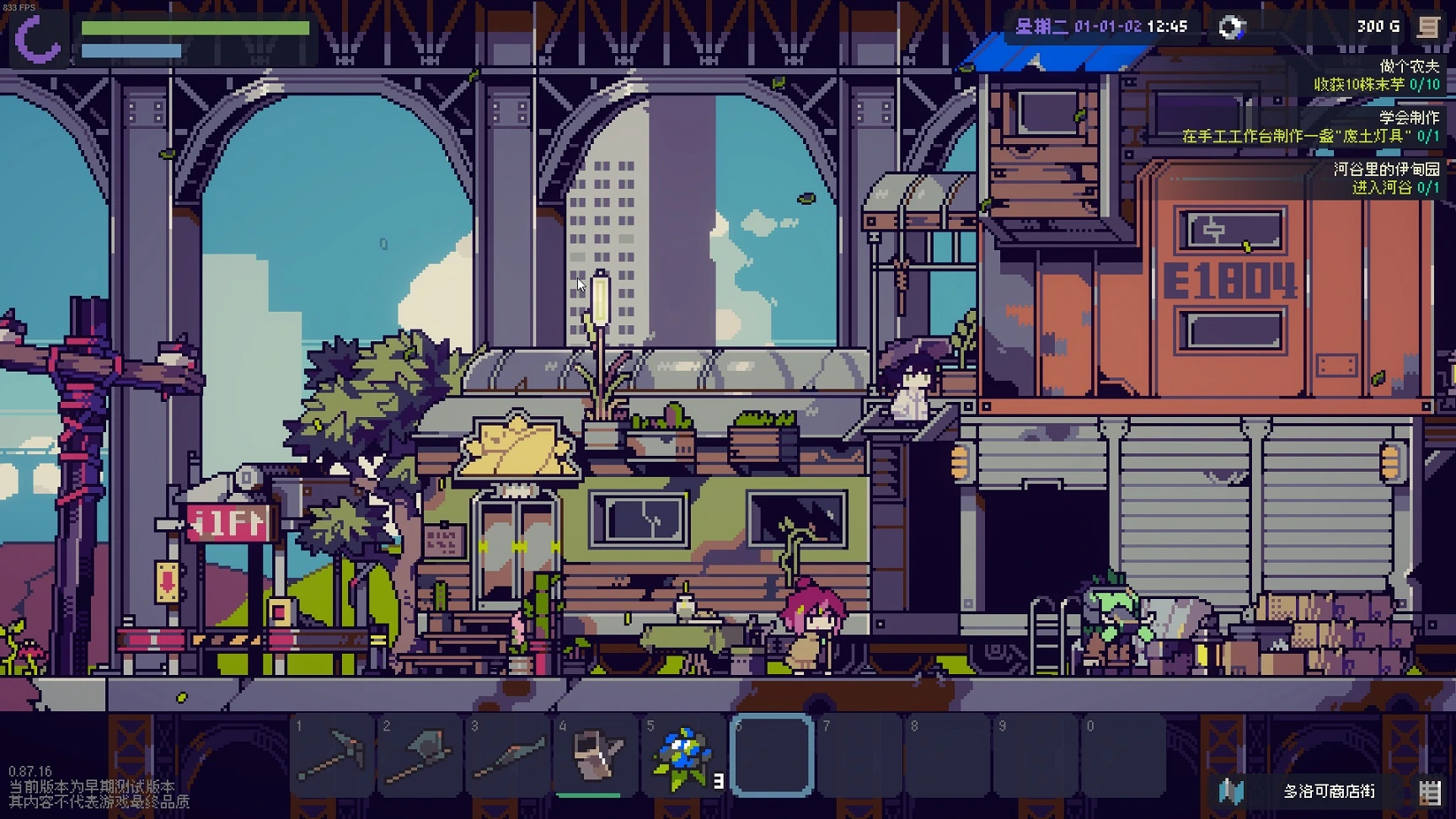Open the map icon beside 多洛可商店街
Screen dimensions: 1456x819
pyautogui.click(x=1232, y=791)
